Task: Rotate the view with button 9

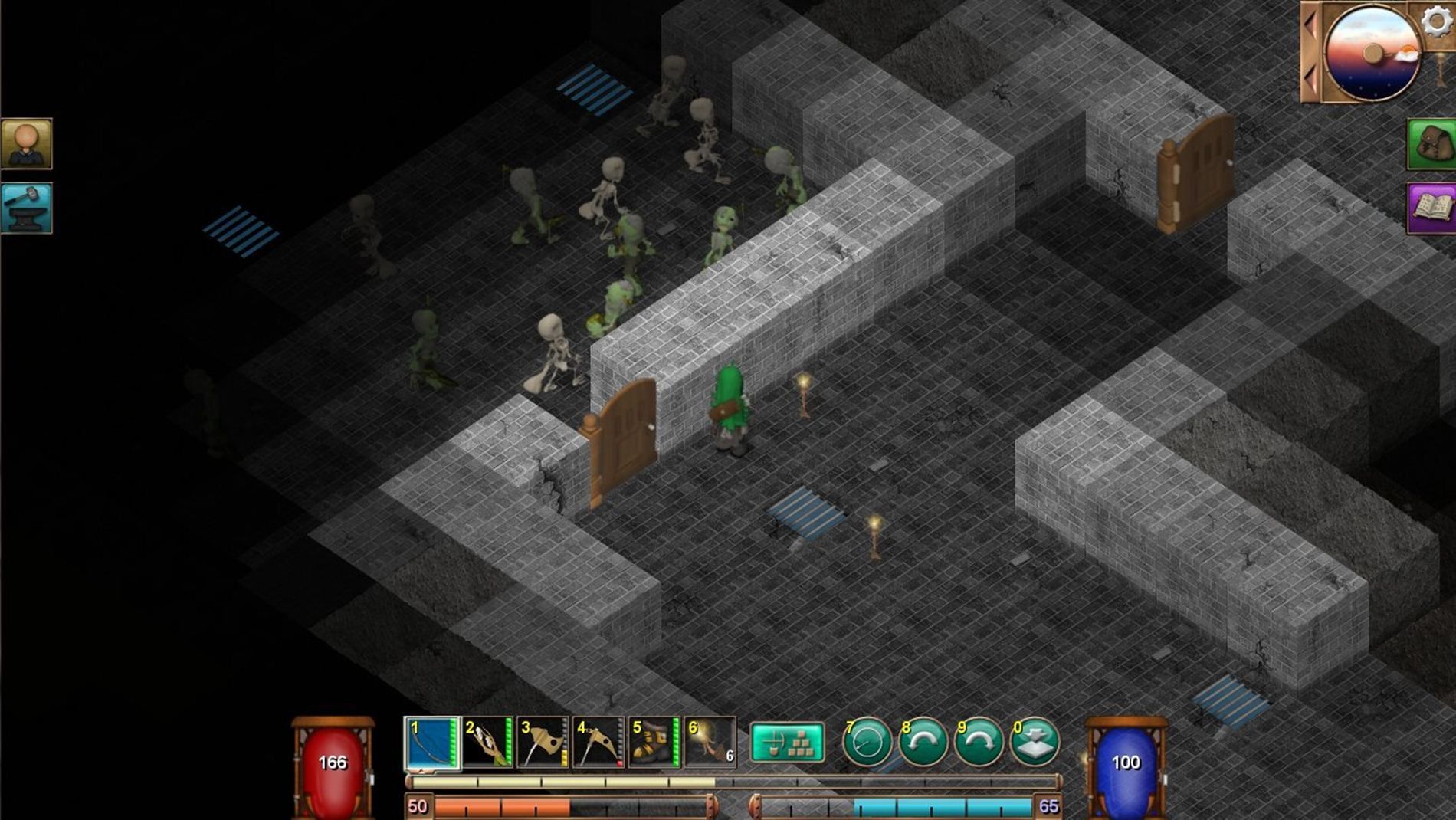Action: click(x=979, y=742)
